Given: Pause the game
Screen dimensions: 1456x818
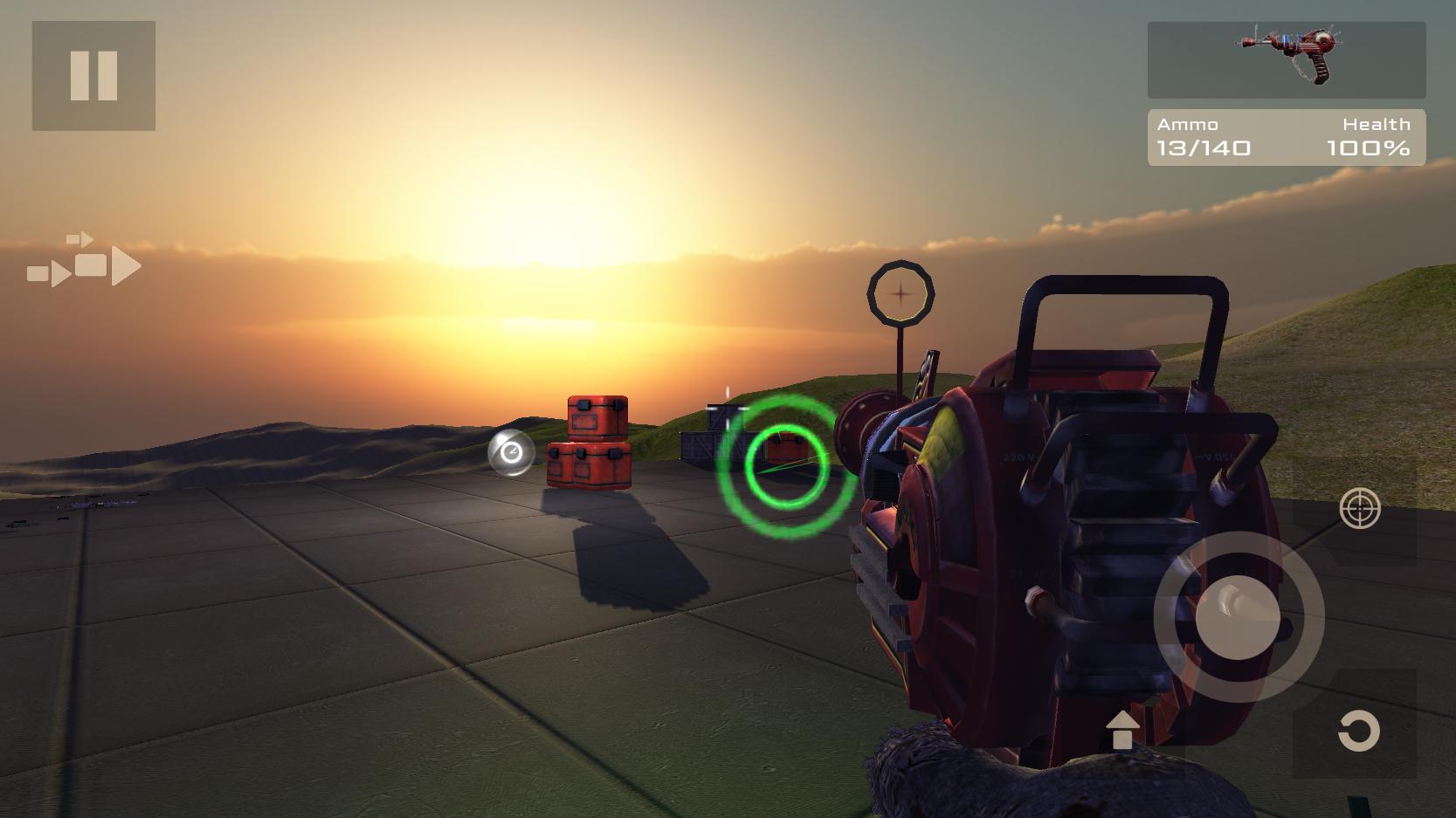Looking at the screenshot, I should click(x=93, y=75).
